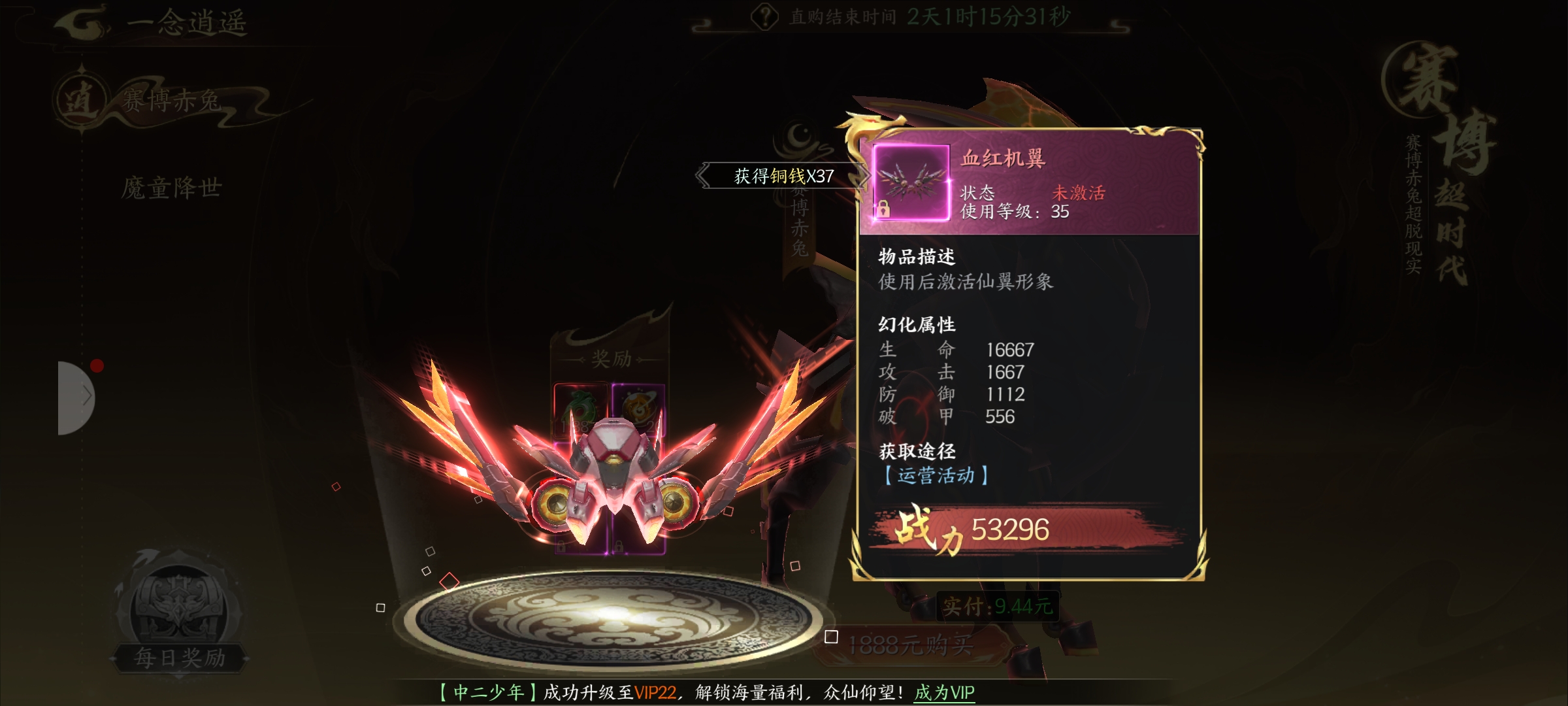Expand the side arrow panel with red dot
Screen dimensions: 1568x706
[x=76, y=397]
